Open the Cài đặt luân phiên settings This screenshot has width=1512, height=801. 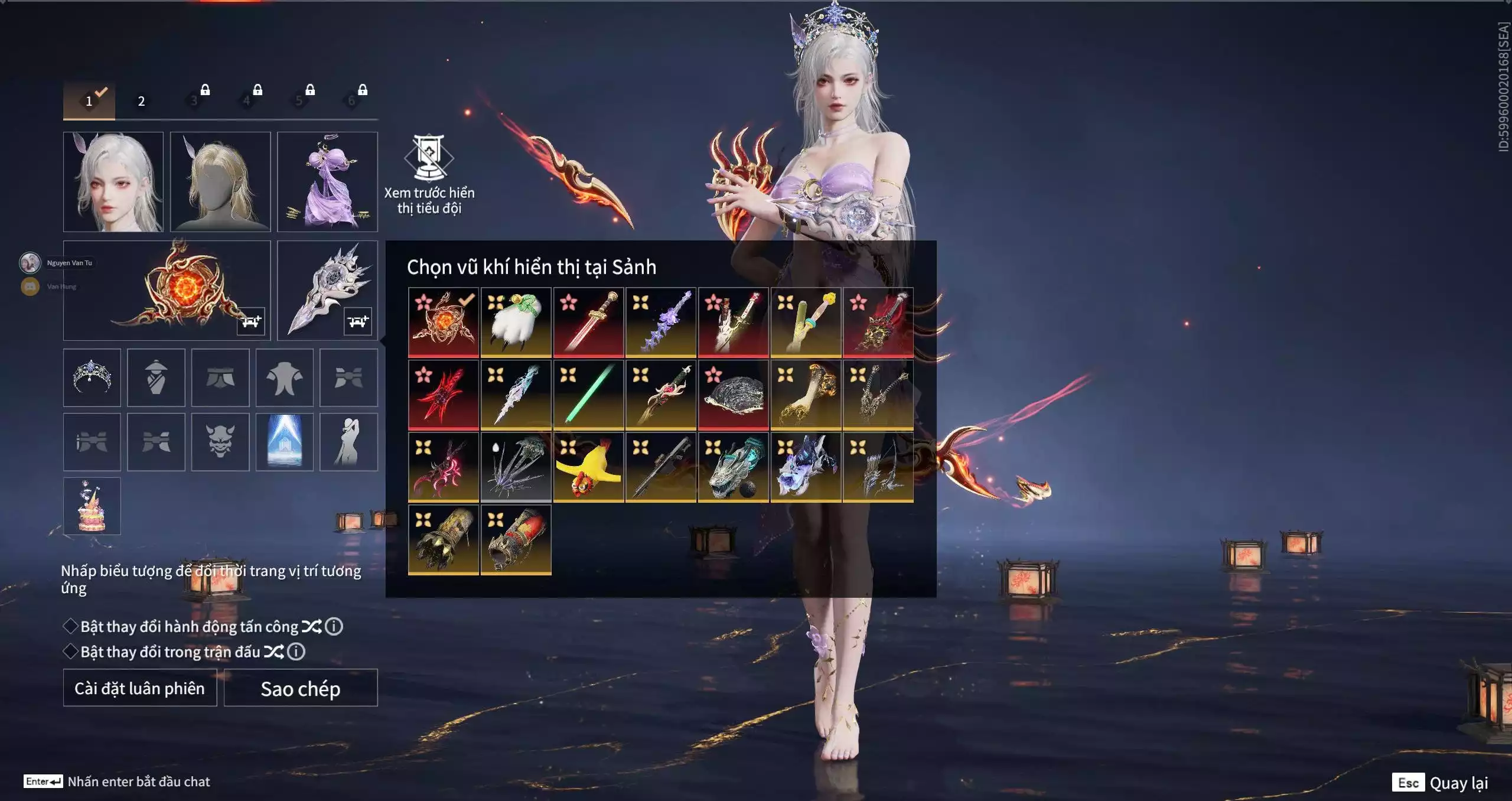(x=140, y=688)
